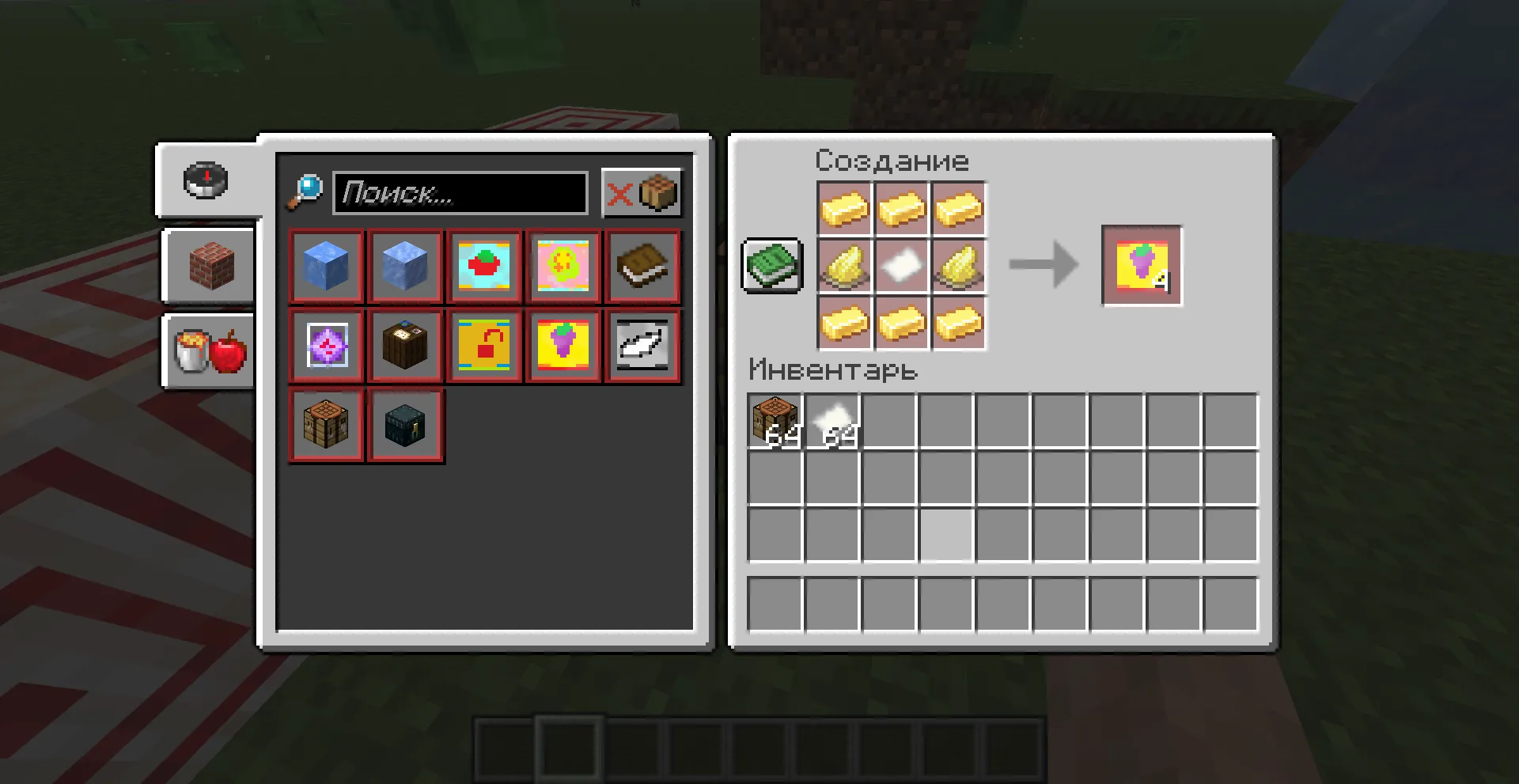Choose the cartography table recipe
Viewport: 1519px width, 784px height.
pos(405,345)
